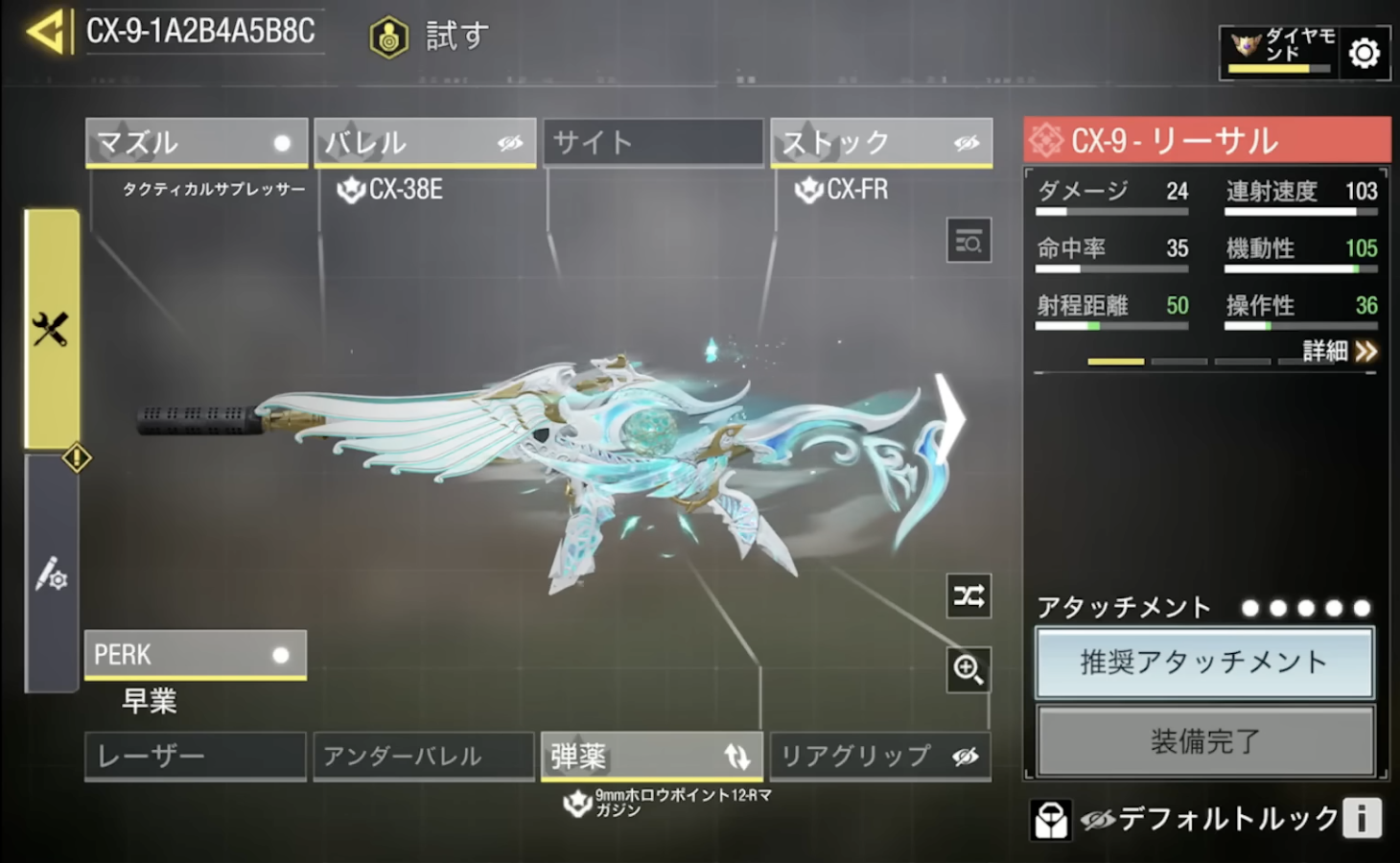1400x863 pixels.
Task: Select the バレル attachment slot
Action: click(424, 143)
